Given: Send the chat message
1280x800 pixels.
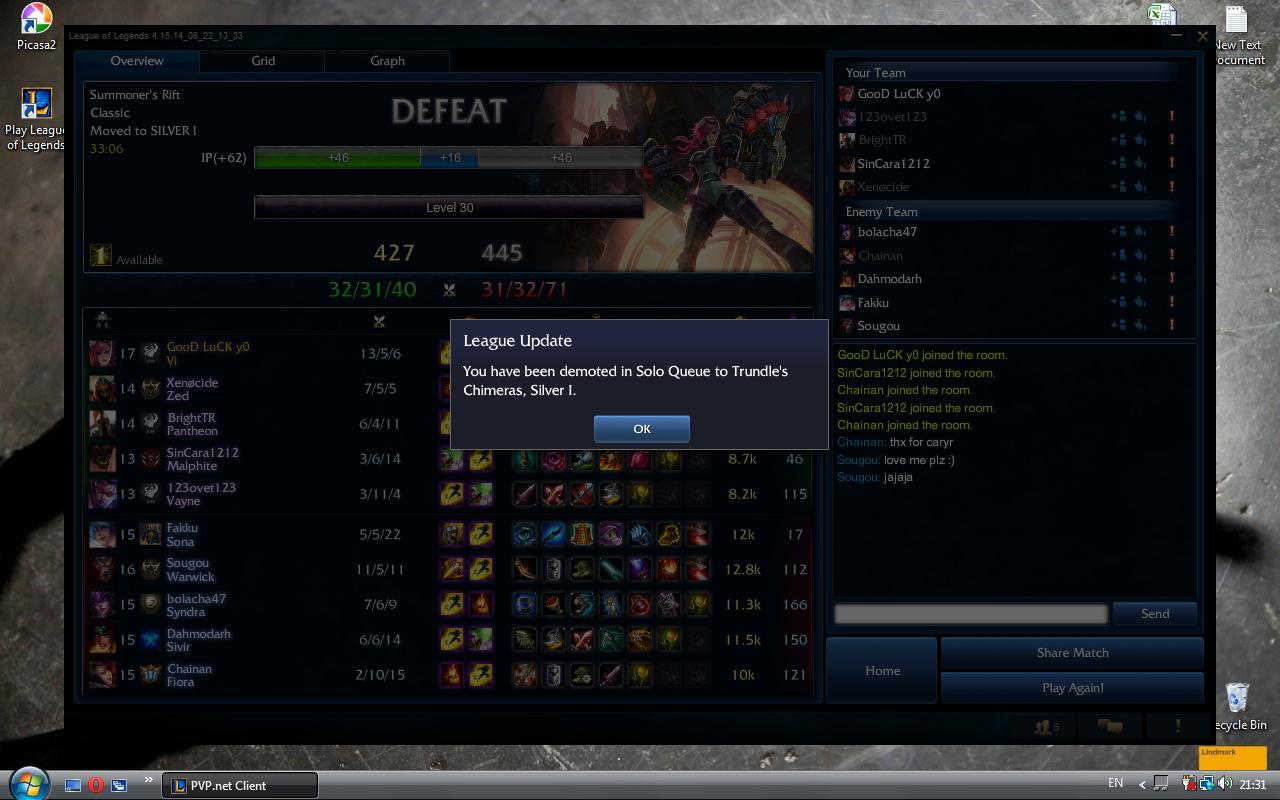Looking at the screenshot, I should 1154,614.
